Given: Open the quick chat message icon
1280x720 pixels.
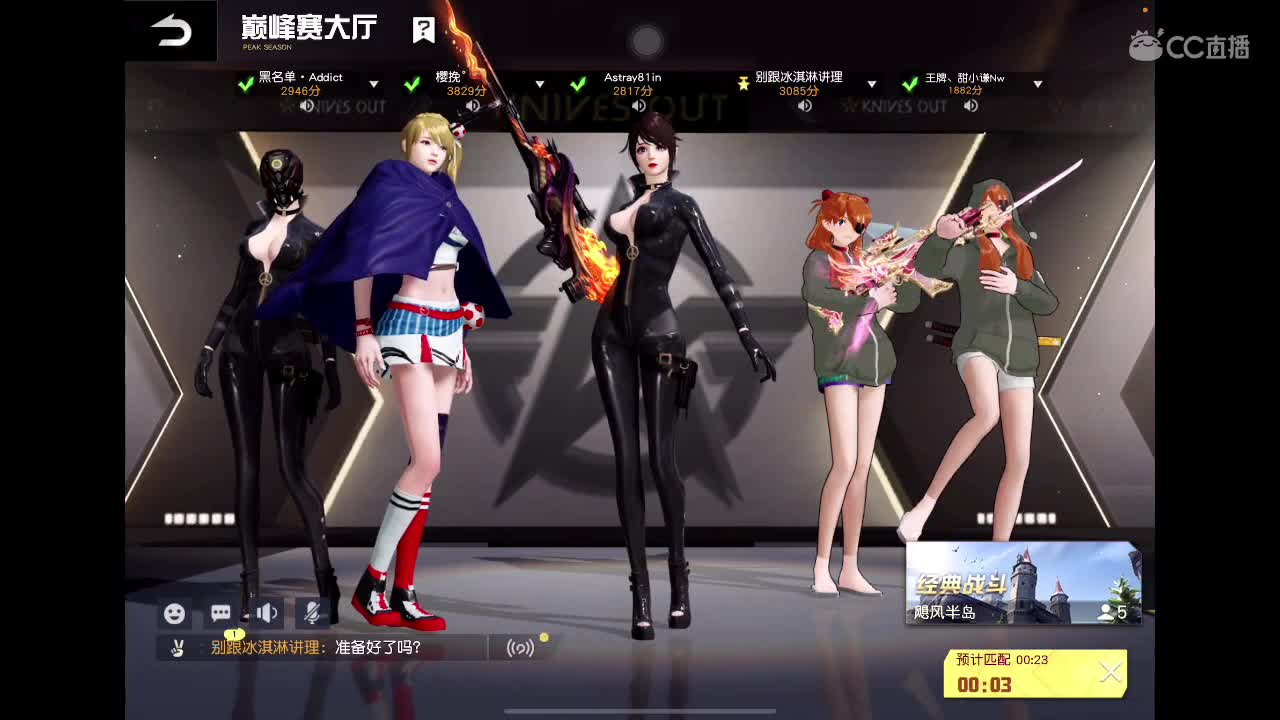Looking at the screenshot, I should (220, 613).
